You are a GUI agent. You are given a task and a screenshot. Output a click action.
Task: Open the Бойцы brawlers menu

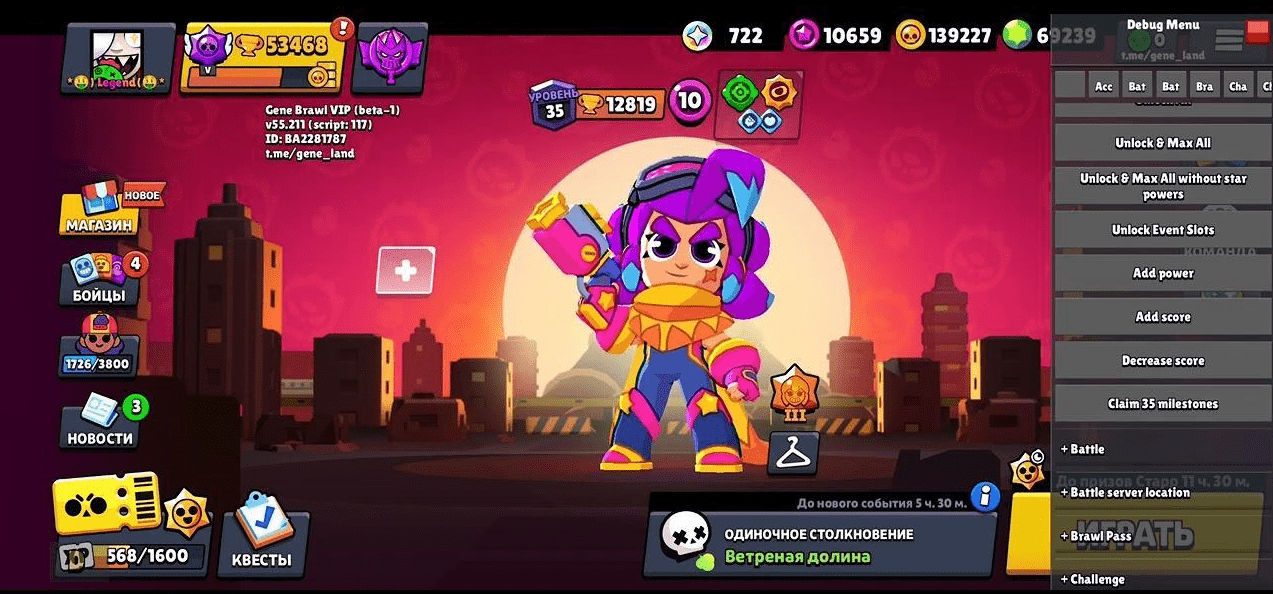pyautogui.click(x=100, y=280)
